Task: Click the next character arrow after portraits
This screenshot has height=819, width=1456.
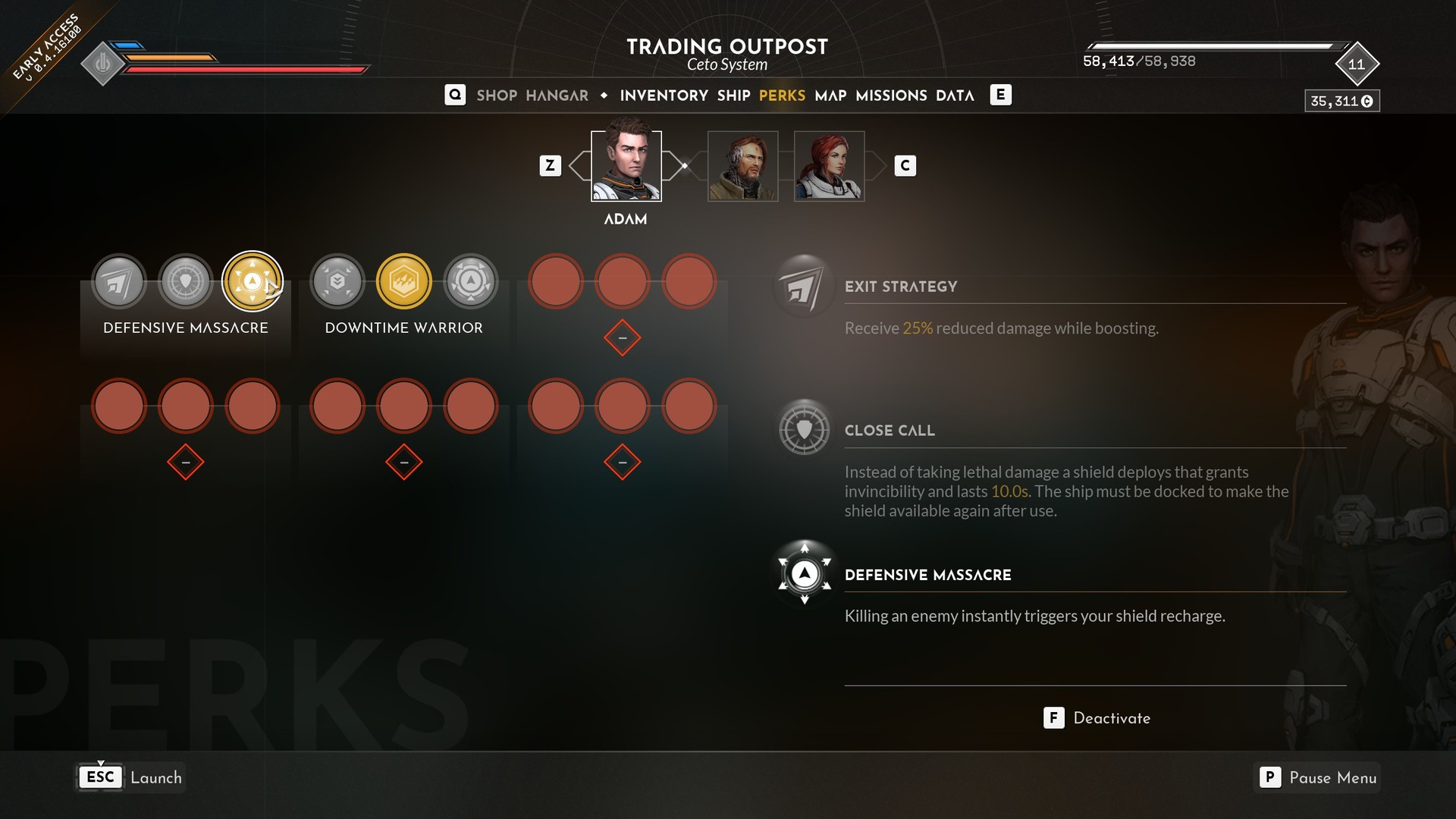Action: (x=877, y=166)
